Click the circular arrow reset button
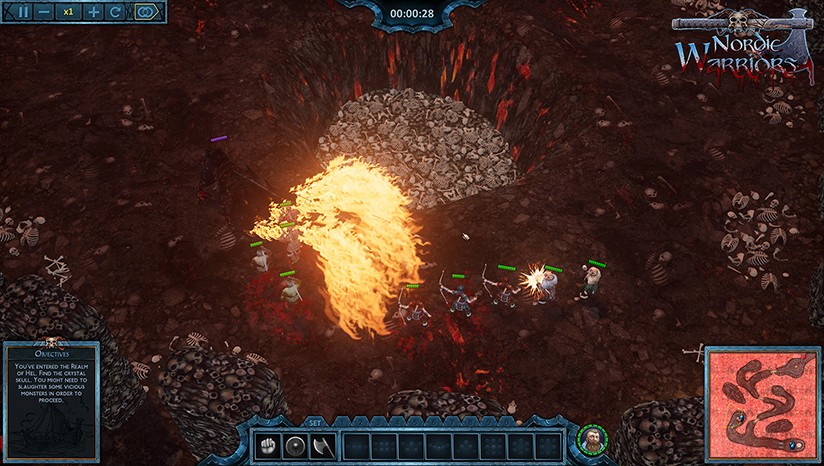Viewport: 824px width, 466px height. point(116,12)
